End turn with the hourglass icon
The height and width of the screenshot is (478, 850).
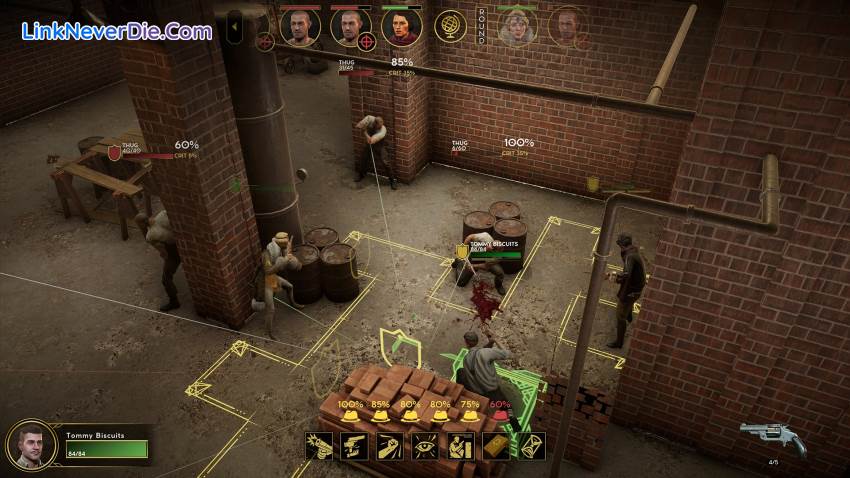coord(531,447)
